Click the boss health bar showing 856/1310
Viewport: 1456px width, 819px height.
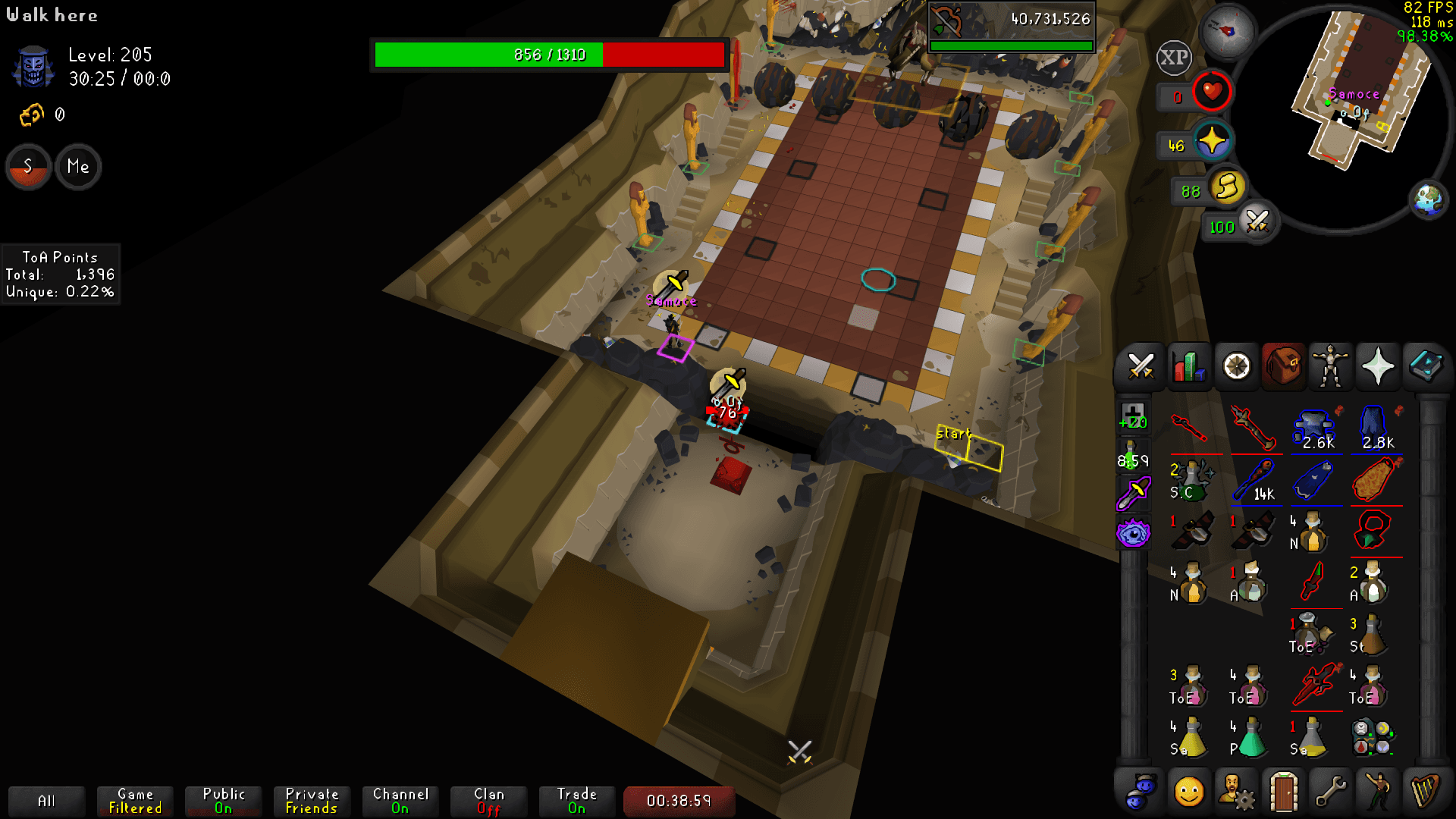pos(548,54)
